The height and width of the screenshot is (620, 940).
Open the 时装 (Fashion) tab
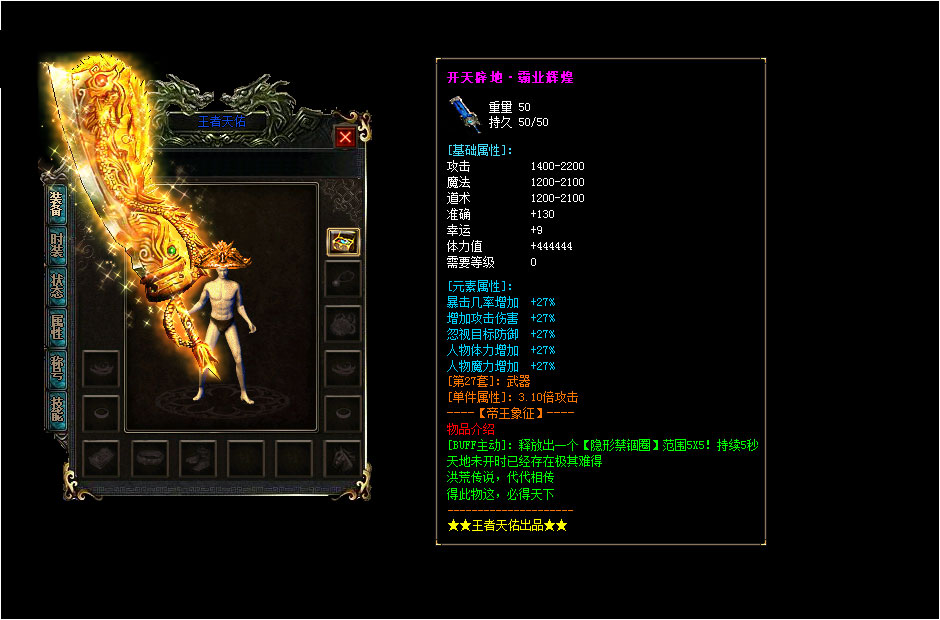point(57,246)
